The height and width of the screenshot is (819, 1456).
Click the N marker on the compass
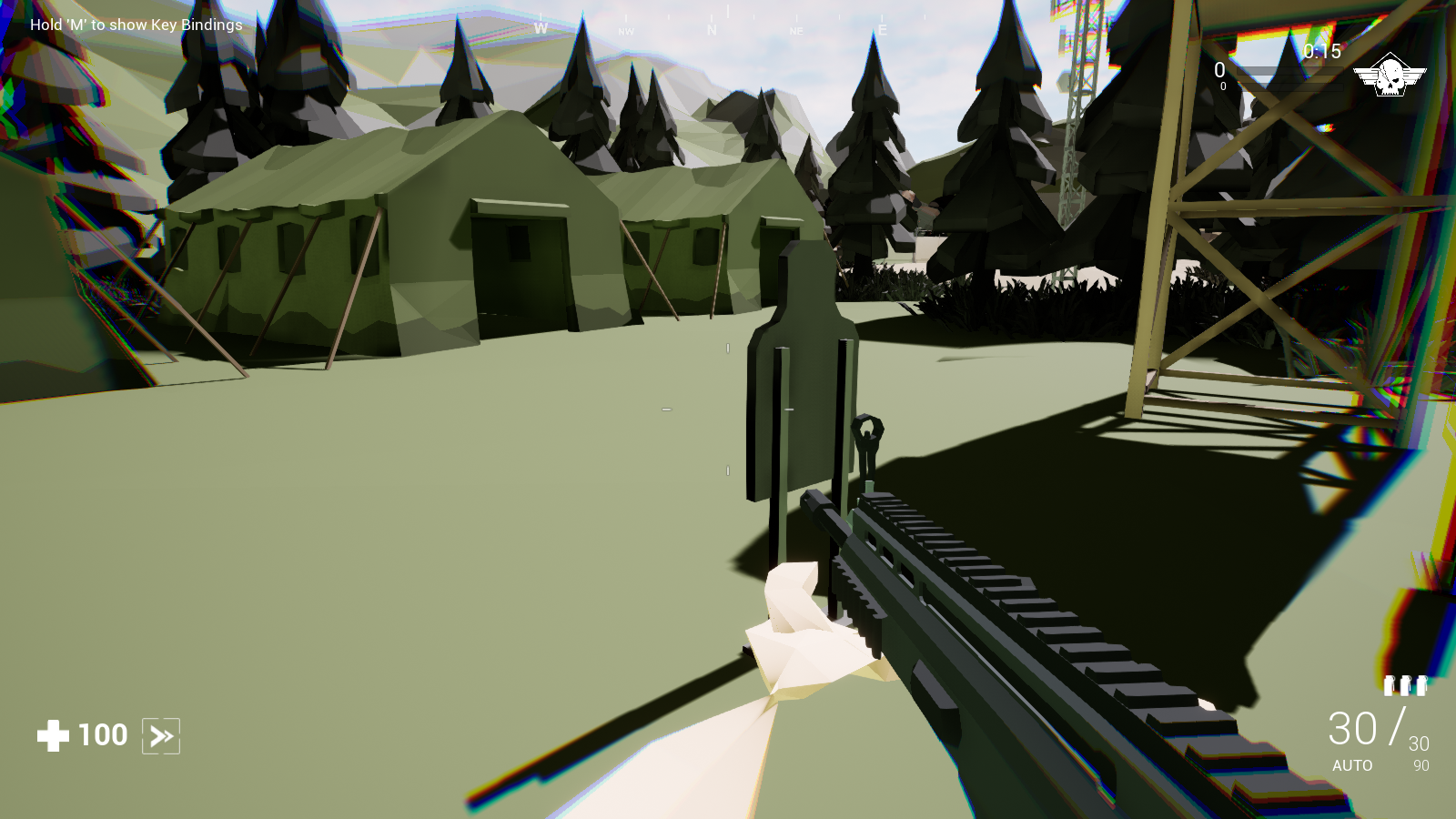click(710, 28)
